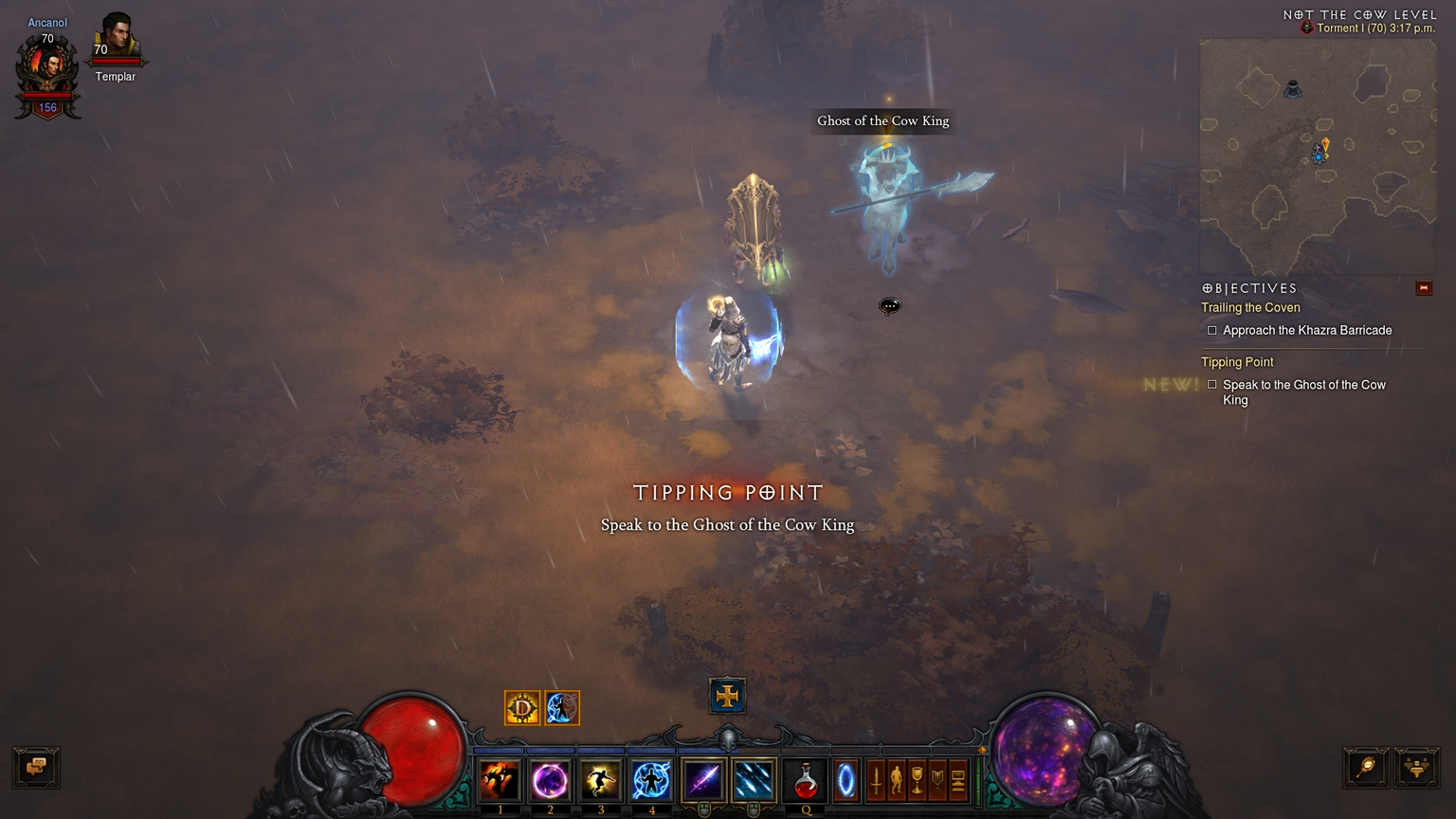This screenshot has width=1456, height=819.
Task: Open the banner icon in the menu bar
Action: [937, 780]
